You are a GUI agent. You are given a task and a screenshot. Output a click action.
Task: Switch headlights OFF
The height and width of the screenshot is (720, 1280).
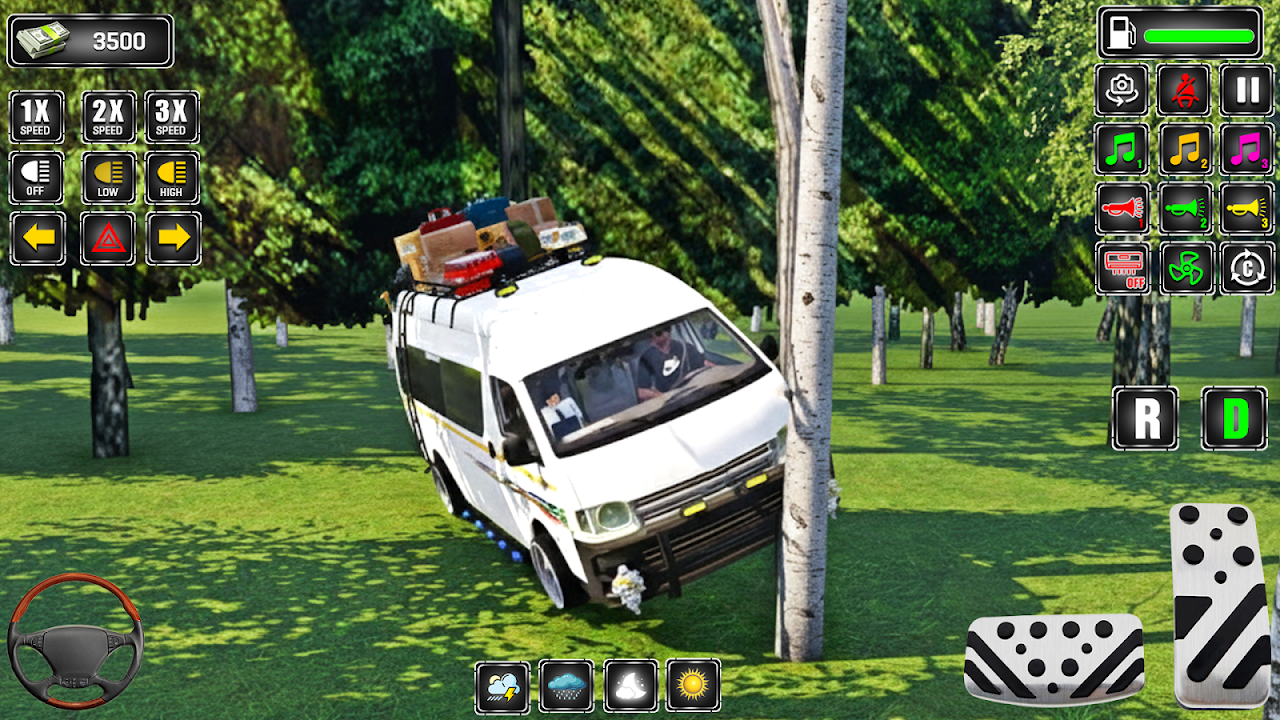[x=37, y=178]
